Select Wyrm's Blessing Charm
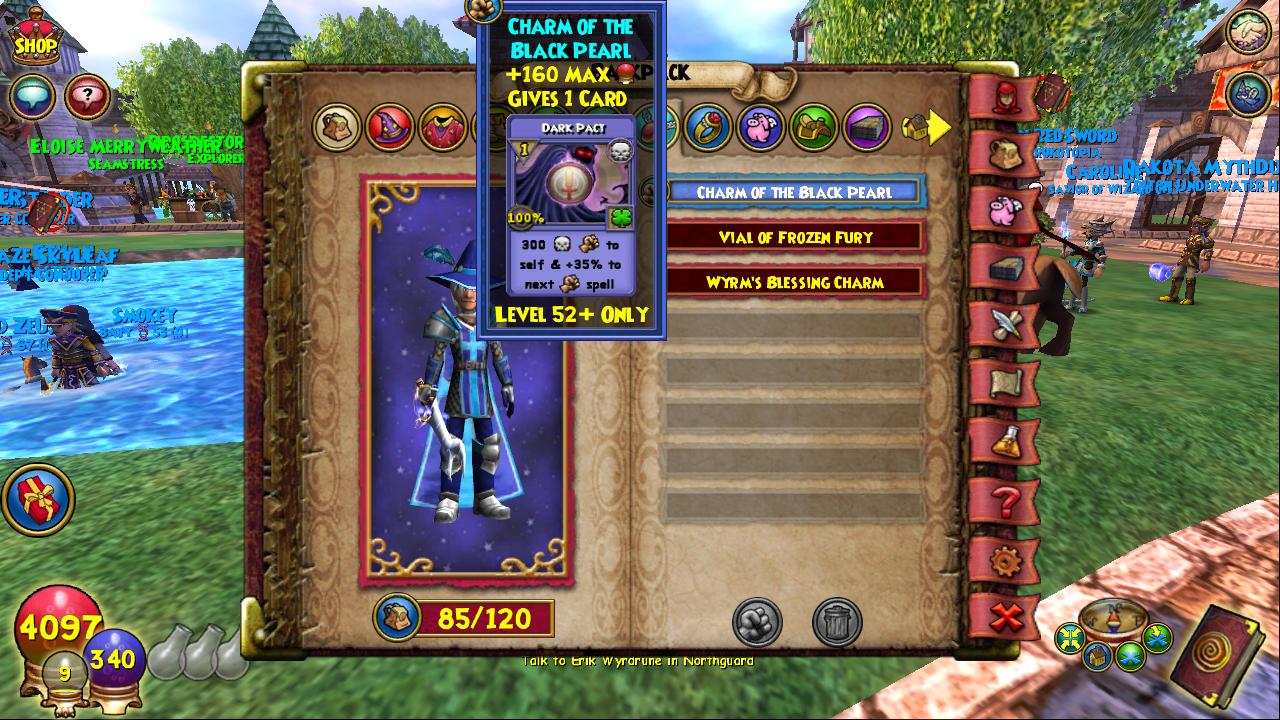Viewport: 1280px width, 720px height. coord(795,282)
